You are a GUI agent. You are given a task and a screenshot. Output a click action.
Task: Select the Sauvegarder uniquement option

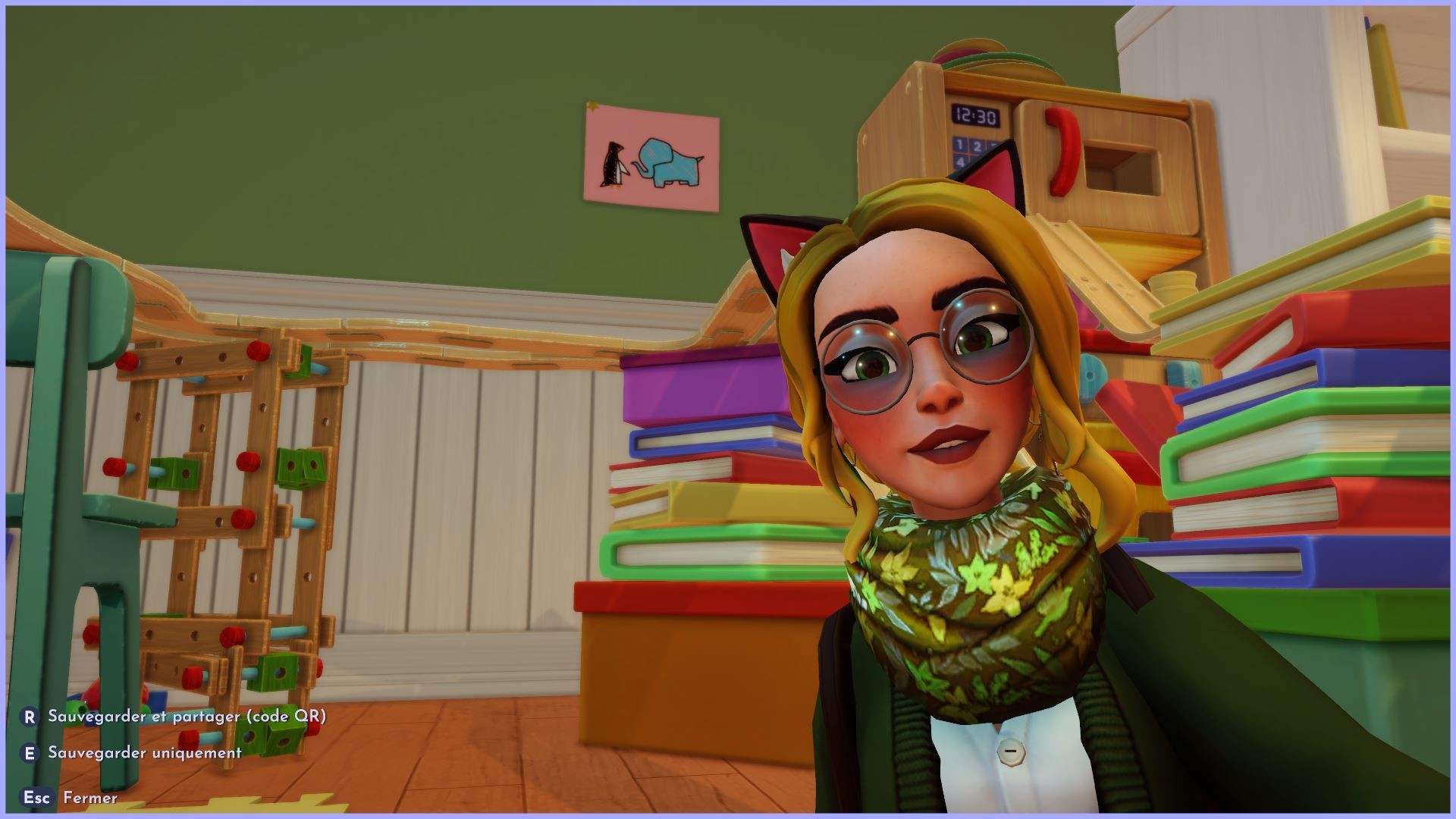(x=144, y=753)
